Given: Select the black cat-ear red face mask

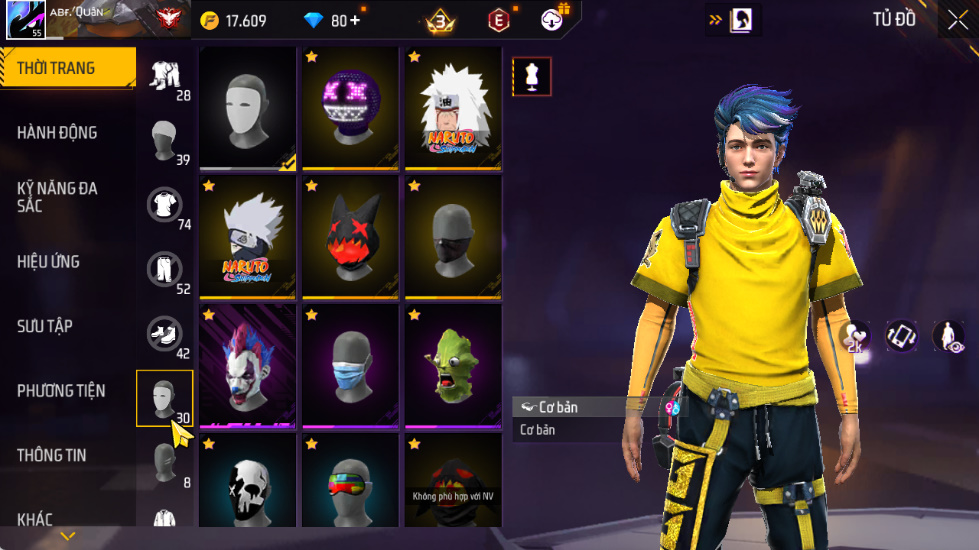Looking at the screenshot, I should click(x=350, y=237).
